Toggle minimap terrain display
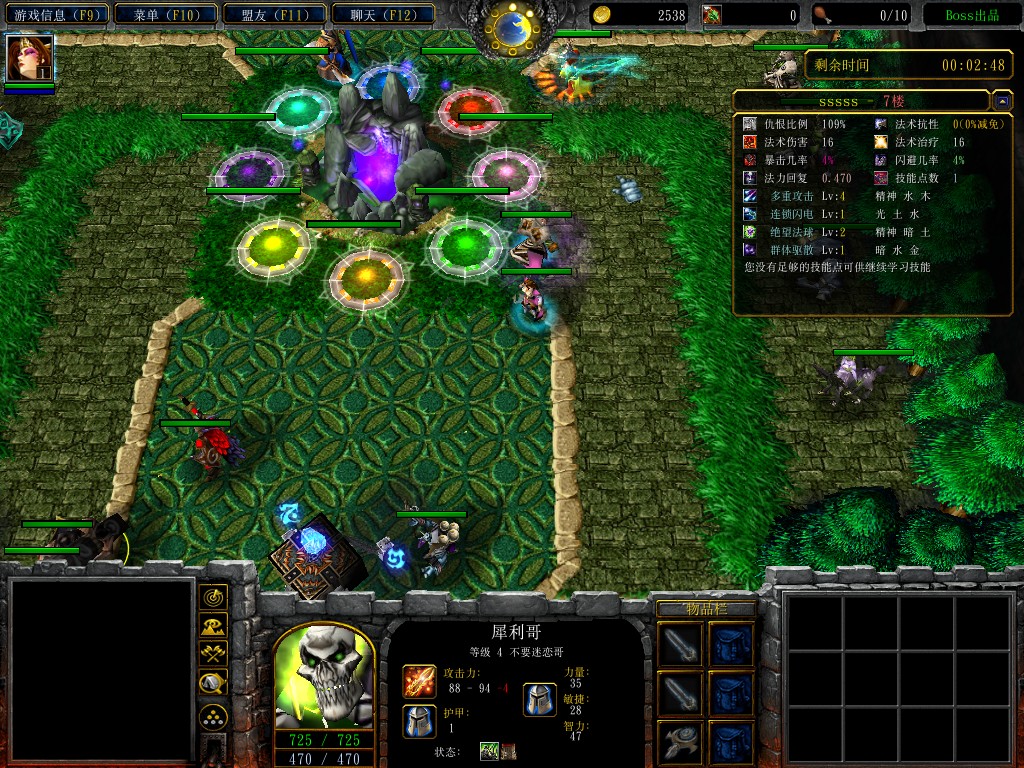Viewport: 1024px width, 768px height. click(213, 627)
